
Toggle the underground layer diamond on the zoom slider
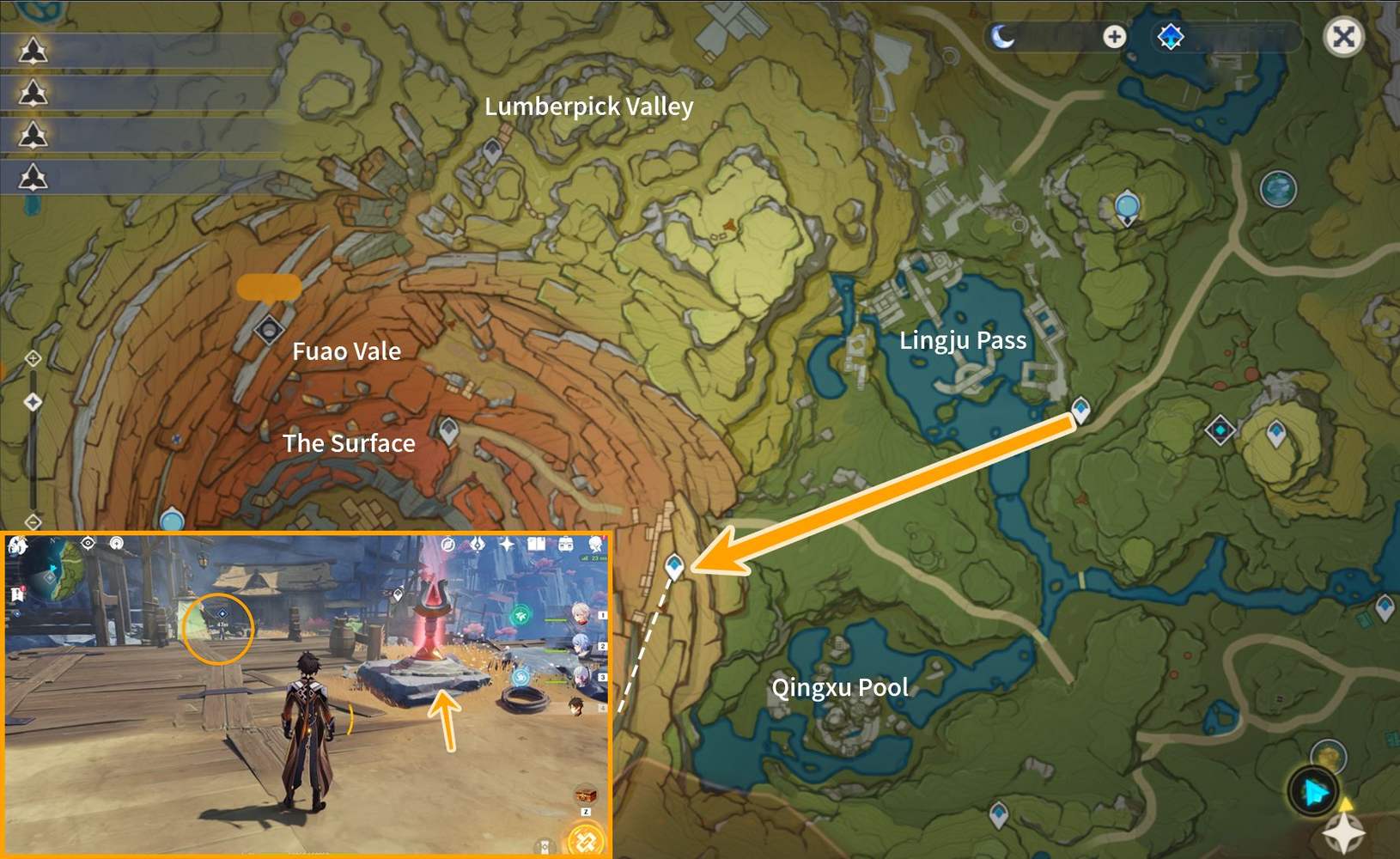(33, 401)
